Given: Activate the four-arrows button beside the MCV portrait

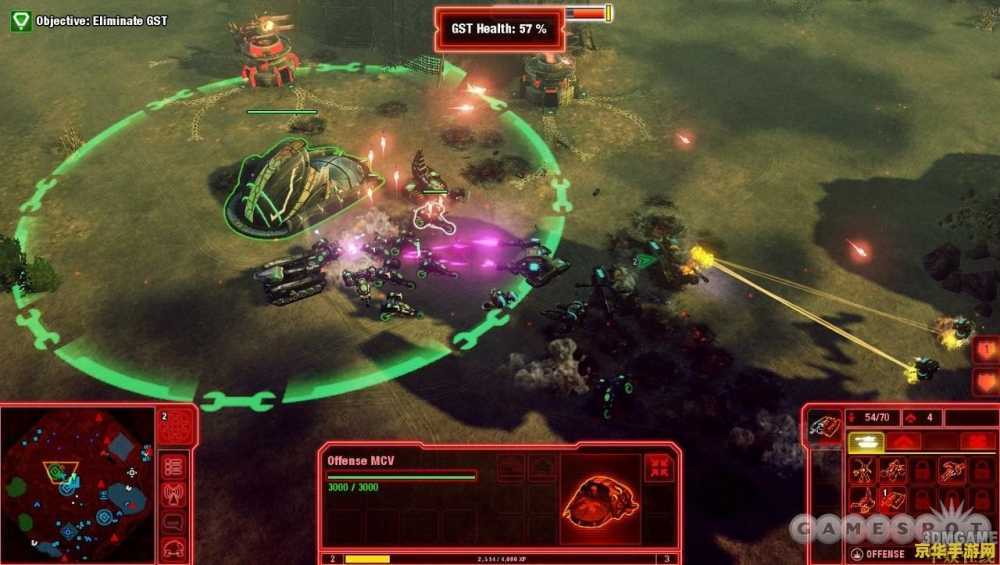Looking at the screenshot, I should pyautogui.click(x=658, y=468).
